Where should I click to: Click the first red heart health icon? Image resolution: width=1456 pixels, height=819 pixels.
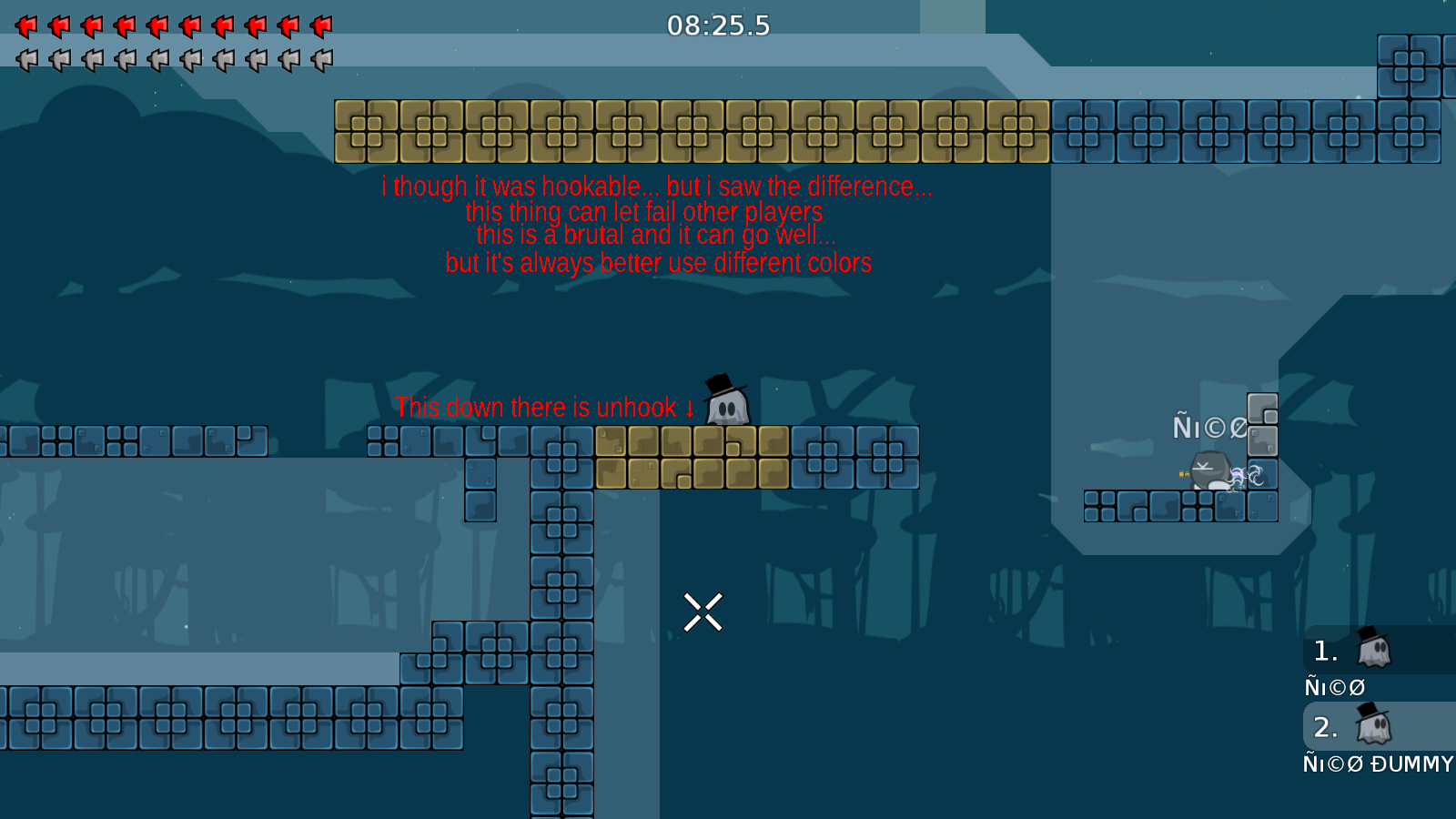[27, 25]
